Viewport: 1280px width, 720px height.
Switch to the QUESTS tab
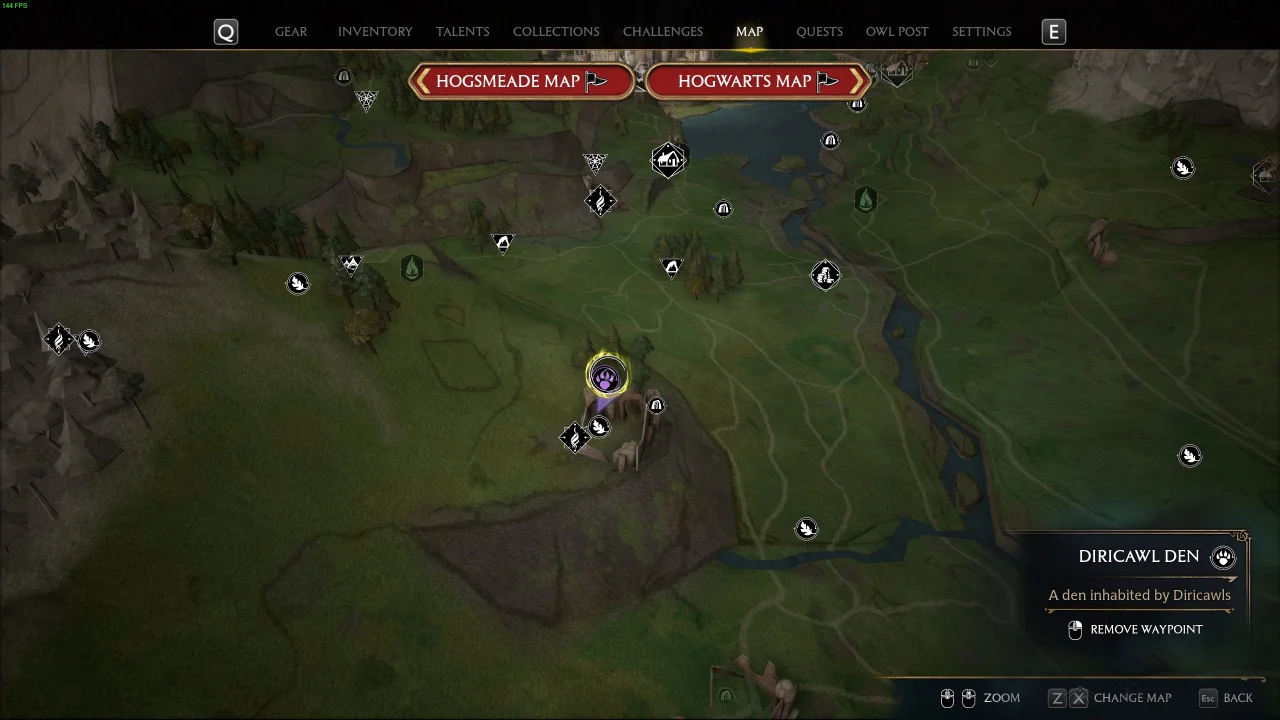click(819, 31)
